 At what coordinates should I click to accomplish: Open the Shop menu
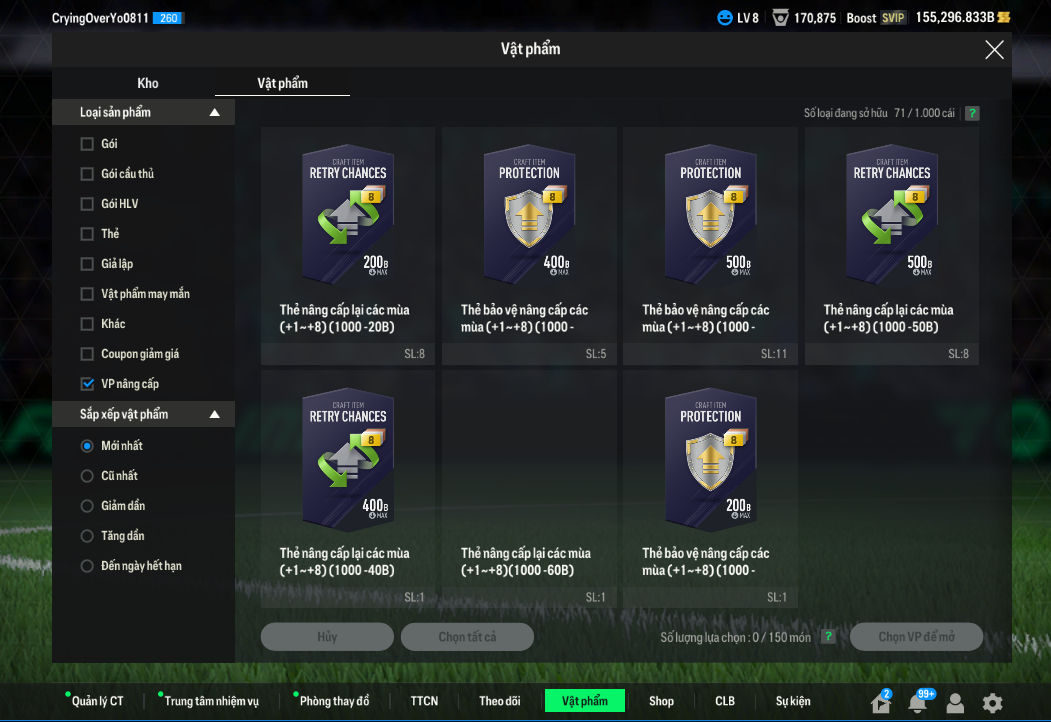click(661, 701)
